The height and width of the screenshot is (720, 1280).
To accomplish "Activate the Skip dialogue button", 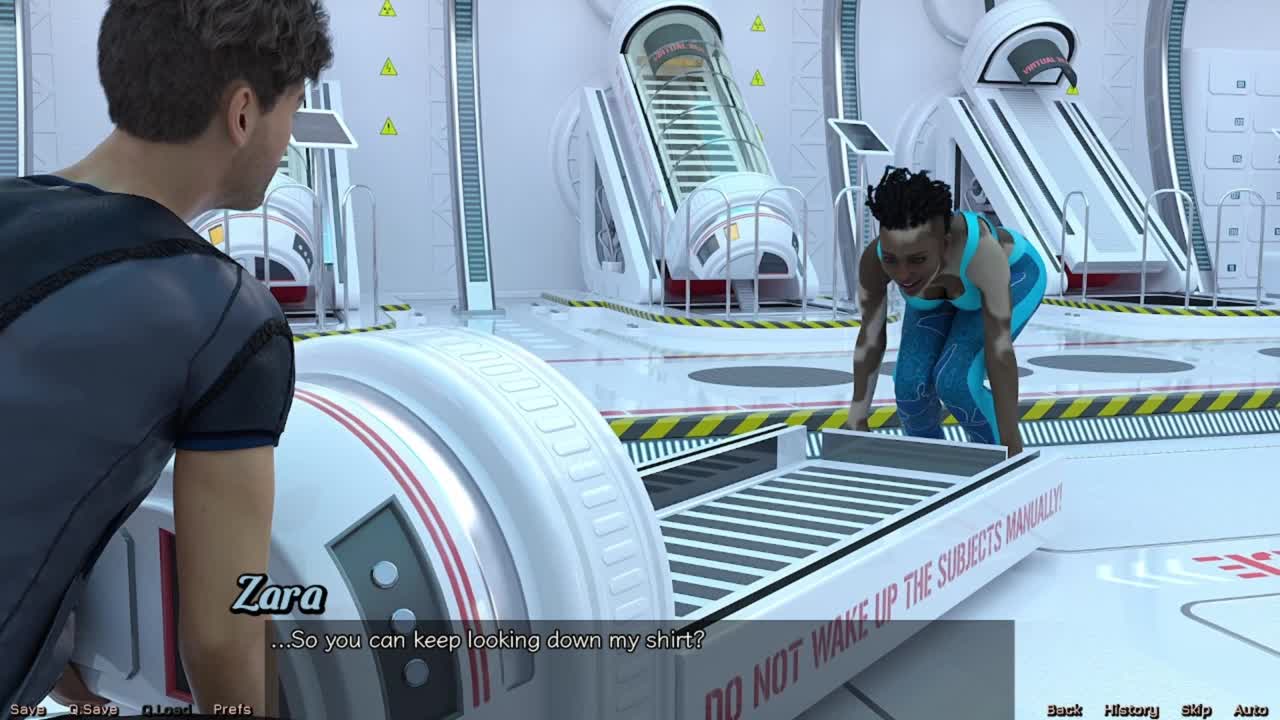I will 1196,709.
